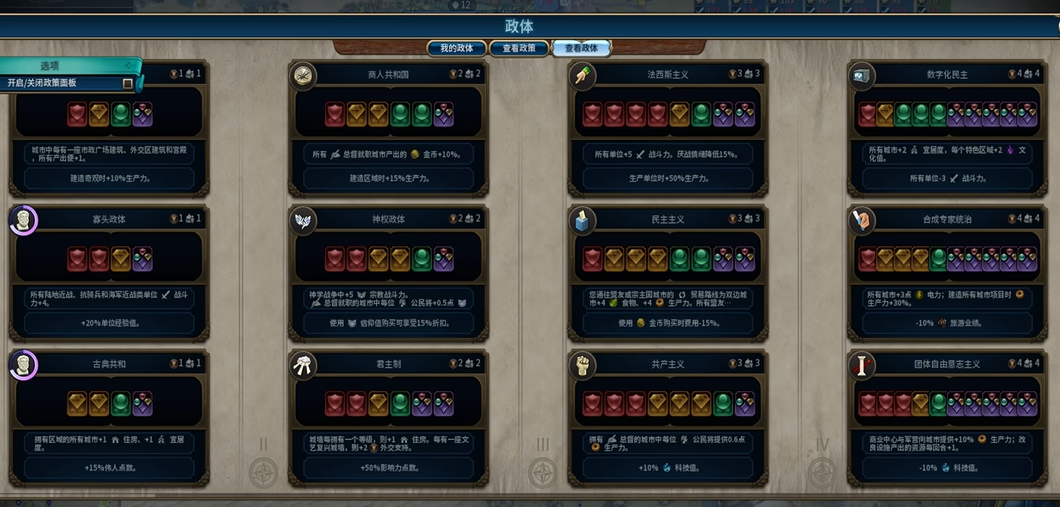Screen dimensions: 1060x507
Task: Select the 查看政体 tab
Action: [581, 48]
